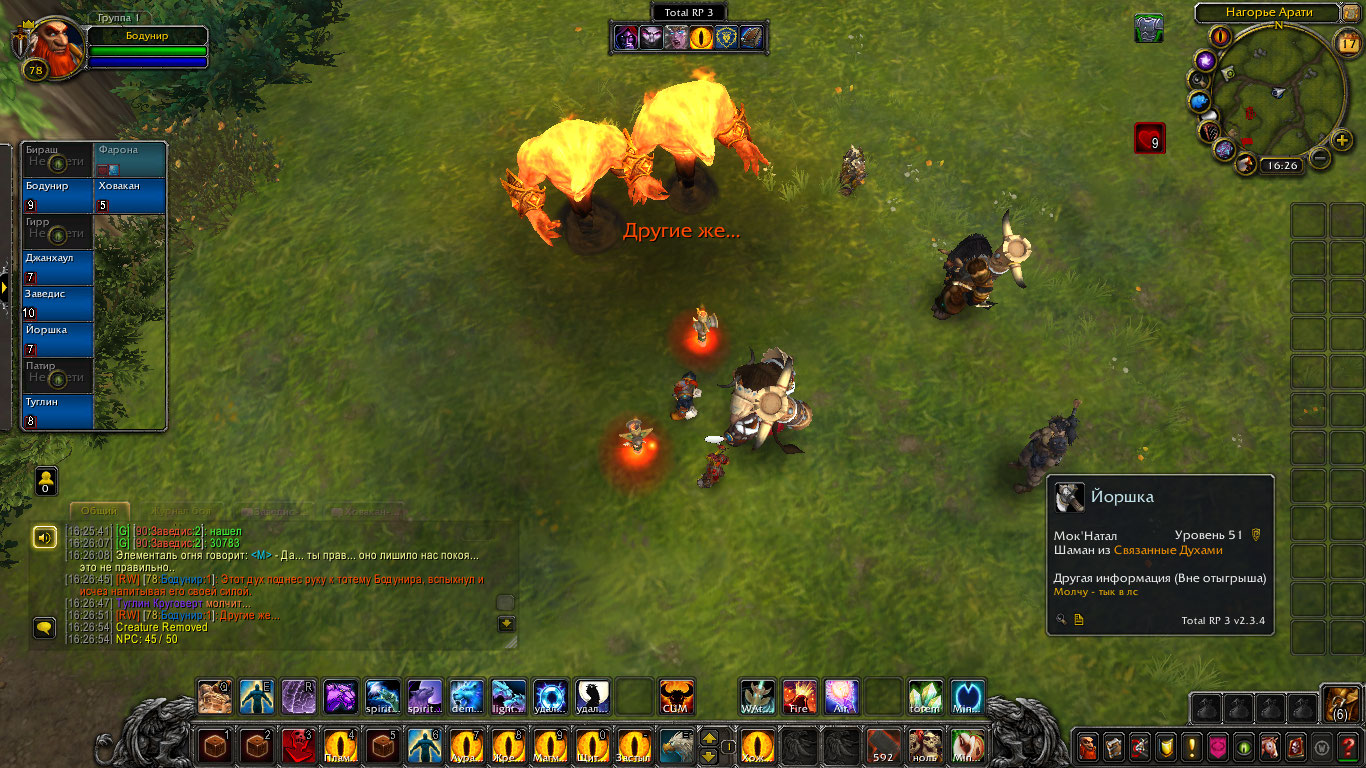Open the quest log exclamation mark button
The height and width of the screenshot is (768, 1366).
[1192, 746]
